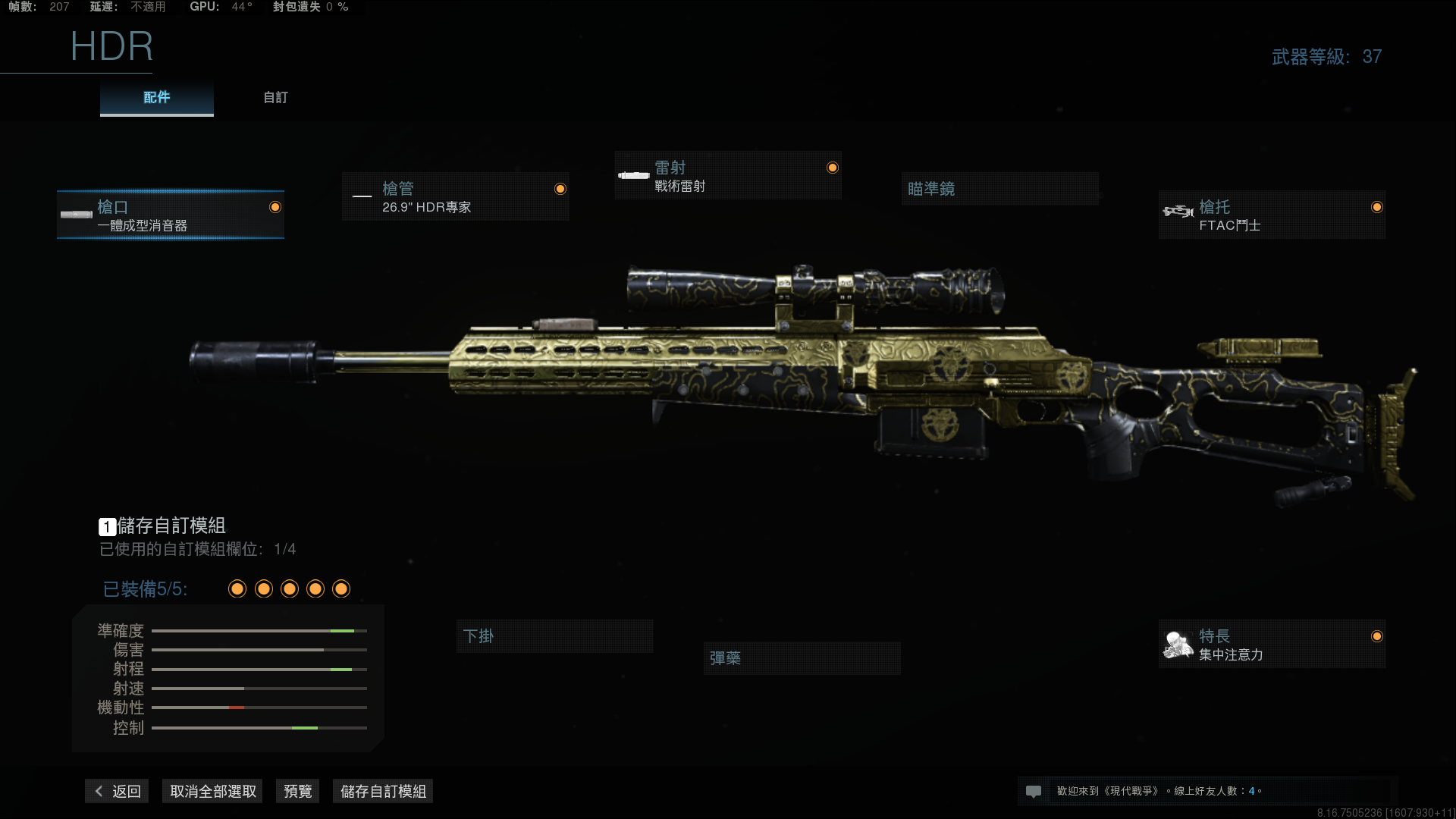Click the first orange dot beside 已裝備5/5
1456x819 pixels.
tap(237, 588)
